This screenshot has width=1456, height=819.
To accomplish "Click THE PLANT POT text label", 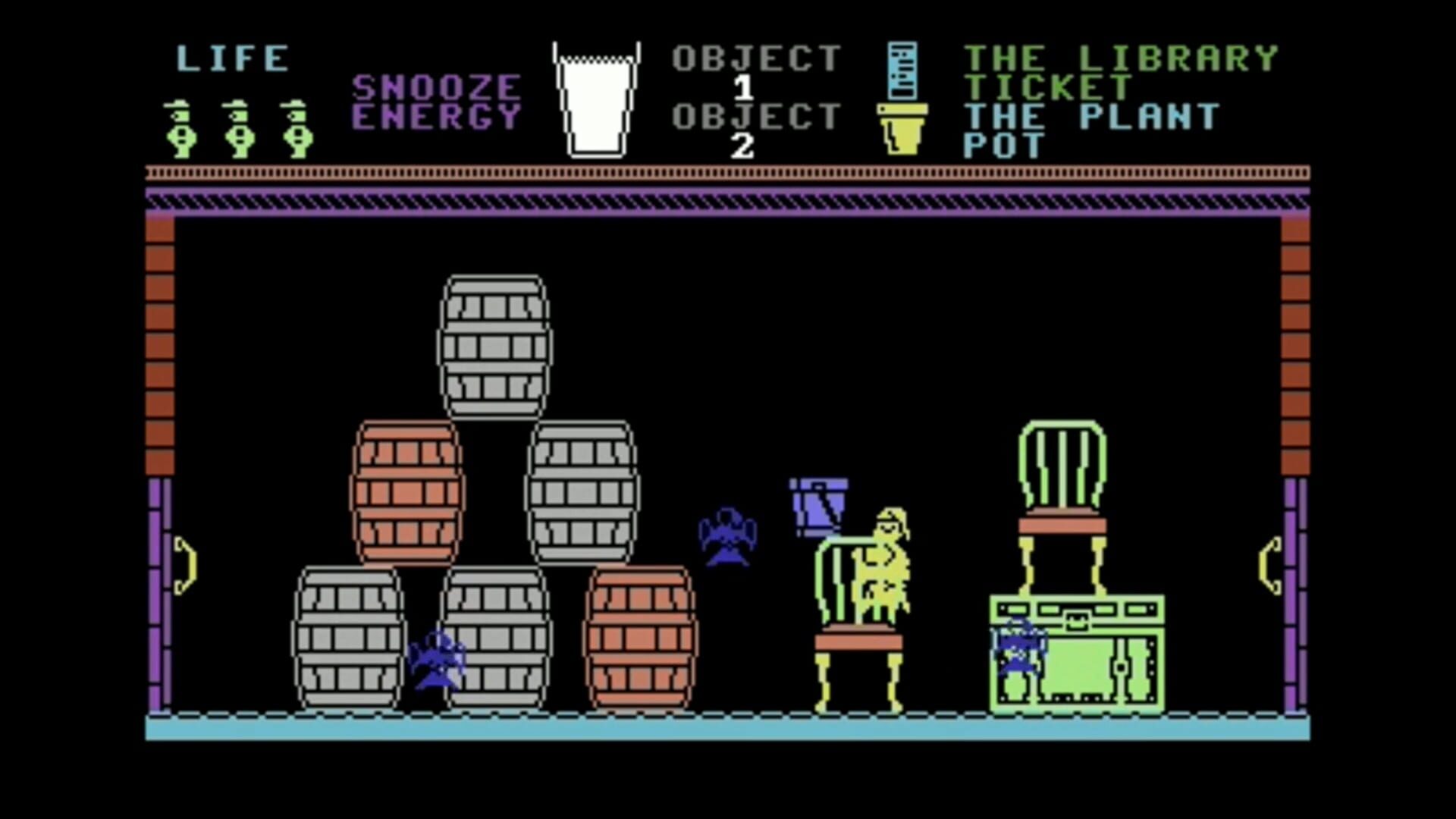I will [1092, 129].
